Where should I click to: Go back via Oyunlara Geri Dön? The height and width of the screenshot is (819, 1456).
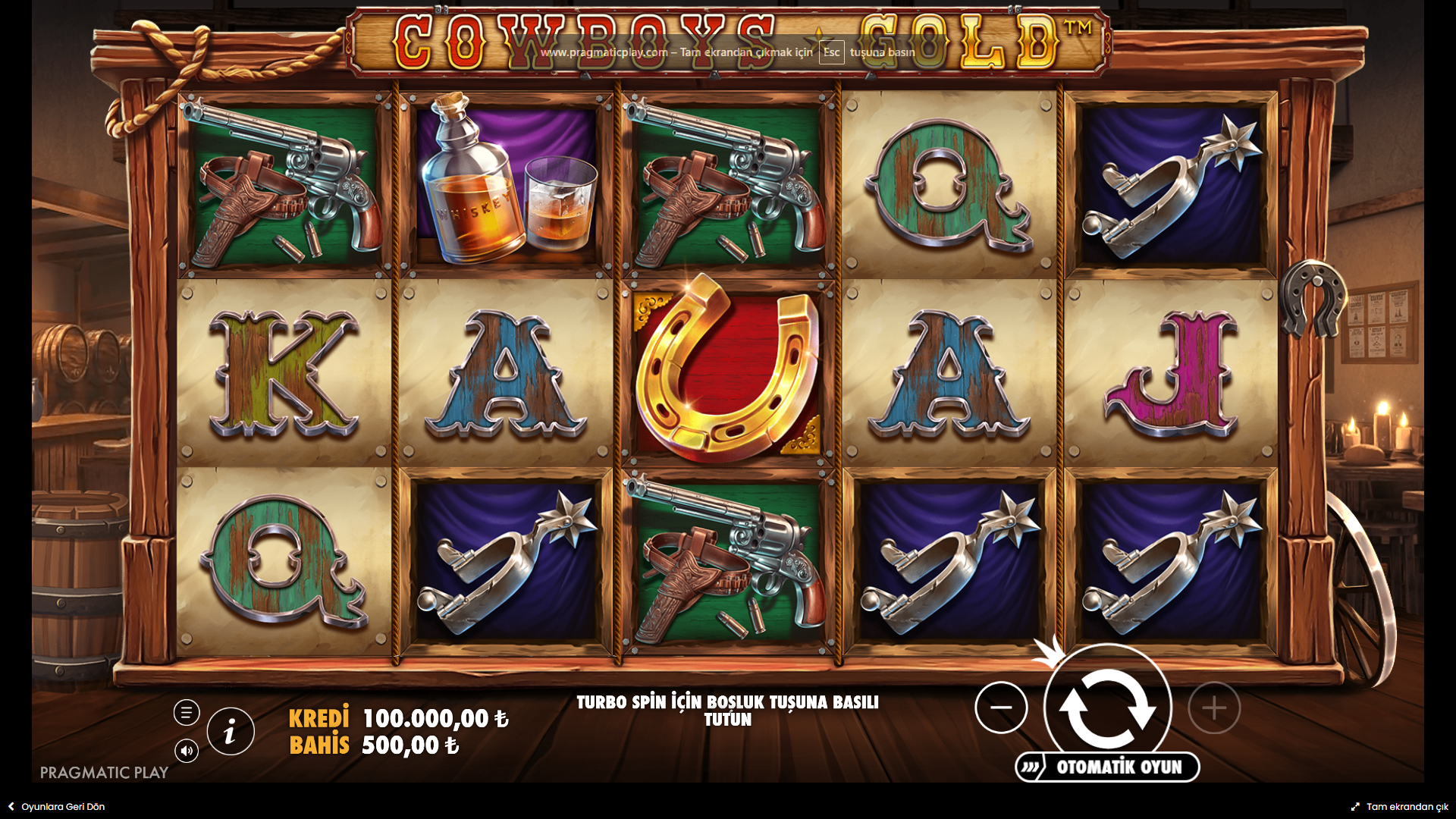pyautogui.click(x=56, y=807)
